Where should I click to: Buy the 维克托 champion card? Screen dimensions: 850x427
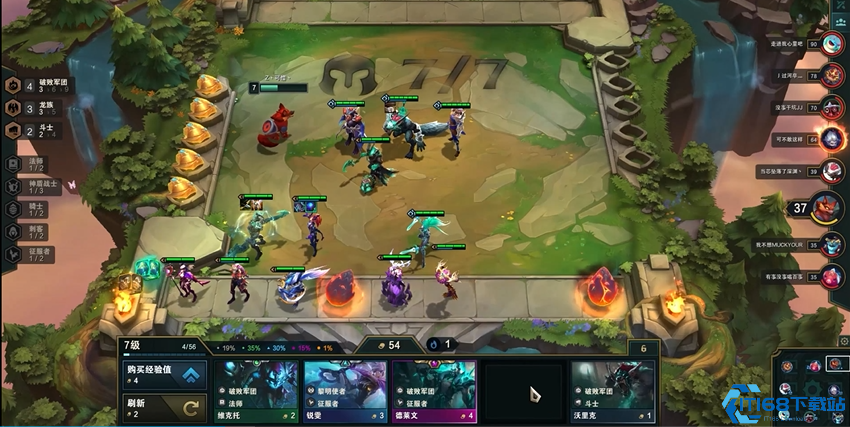pyautogui.click(x=256, y=391)
